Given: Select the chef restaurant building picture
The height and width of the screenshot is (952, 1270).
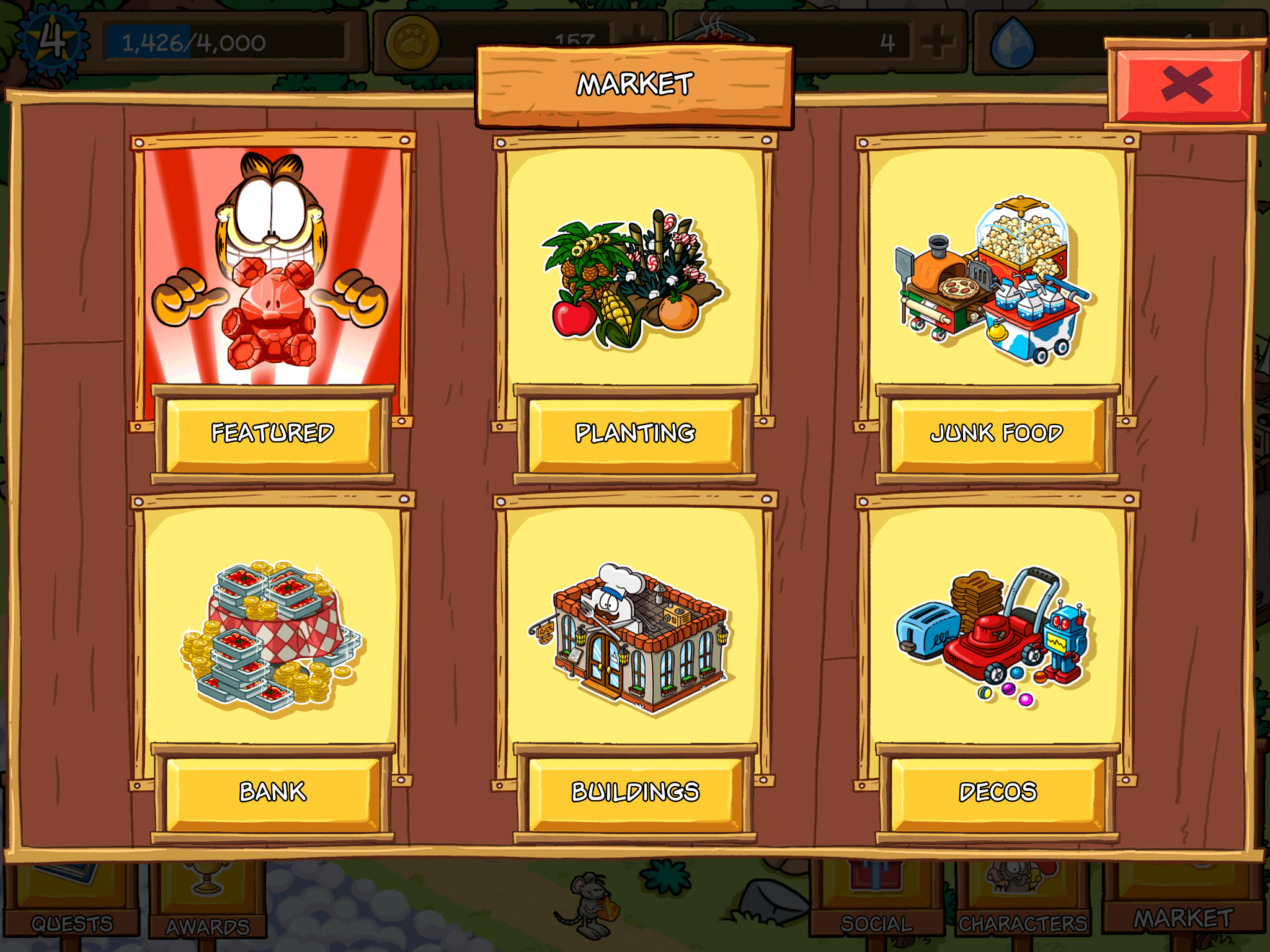Looking at the screenshot, I should [x=633, y=638].
